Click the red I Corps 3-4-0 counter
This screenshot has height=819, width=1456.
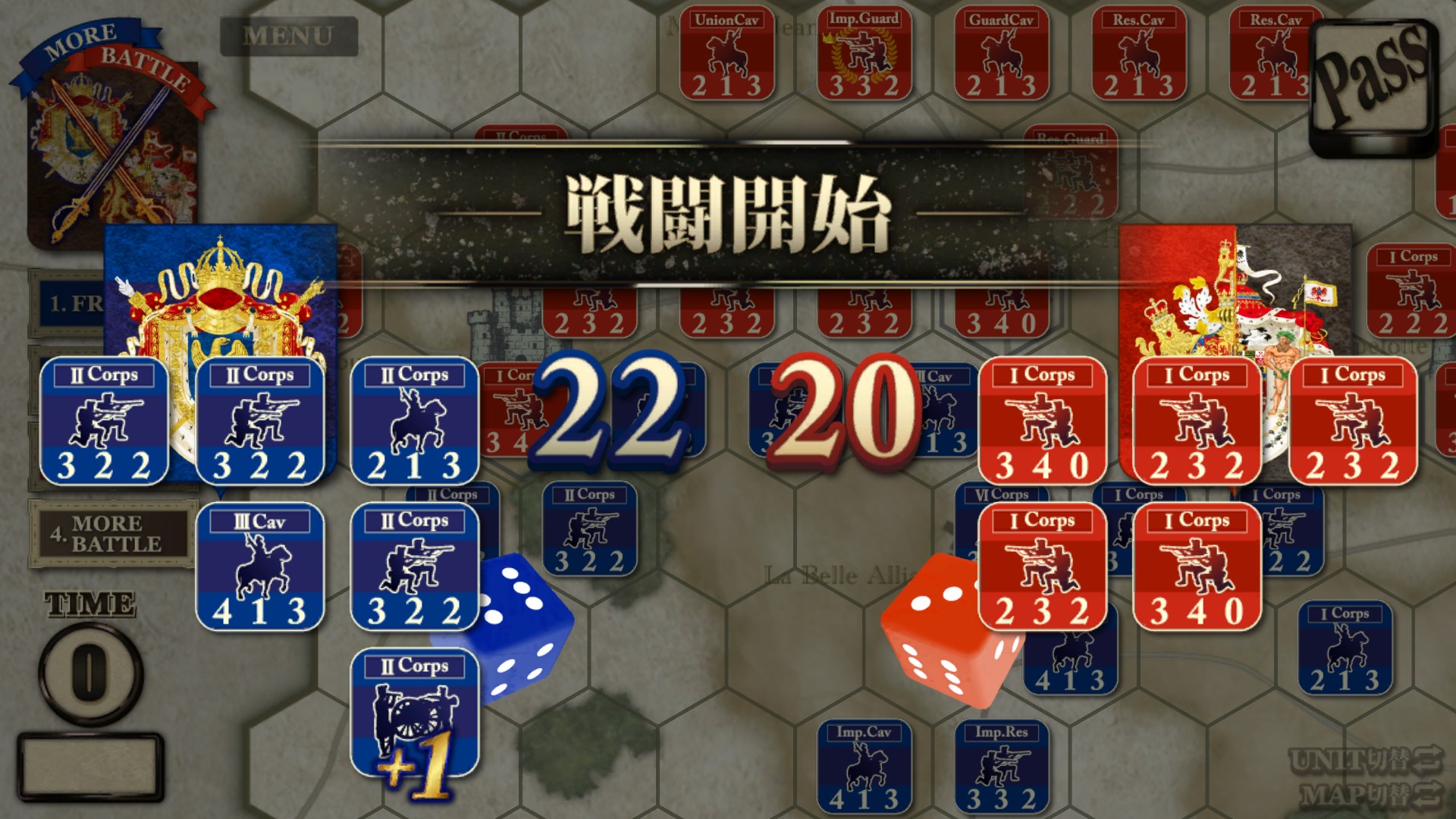coord(1043,419)
